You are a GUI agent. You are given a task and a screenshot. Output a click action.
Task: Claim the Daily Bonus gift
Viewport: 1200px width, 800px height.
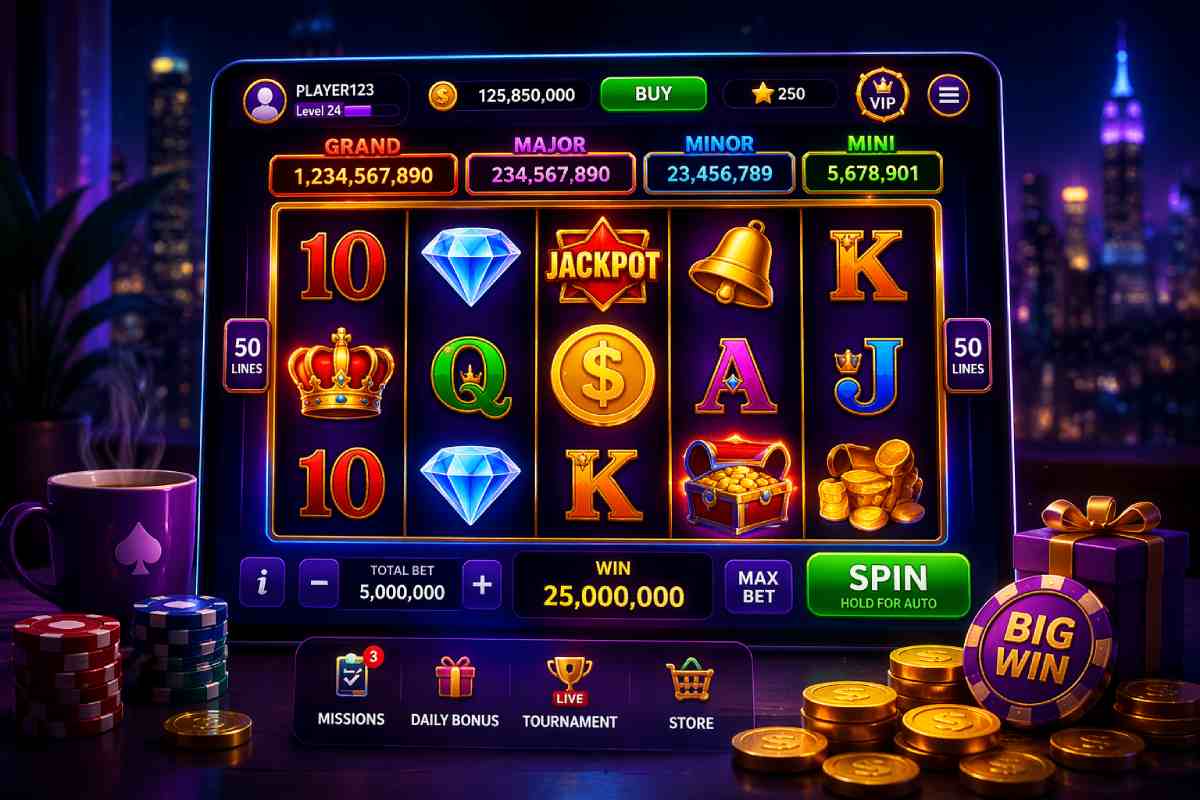(455, 690)
